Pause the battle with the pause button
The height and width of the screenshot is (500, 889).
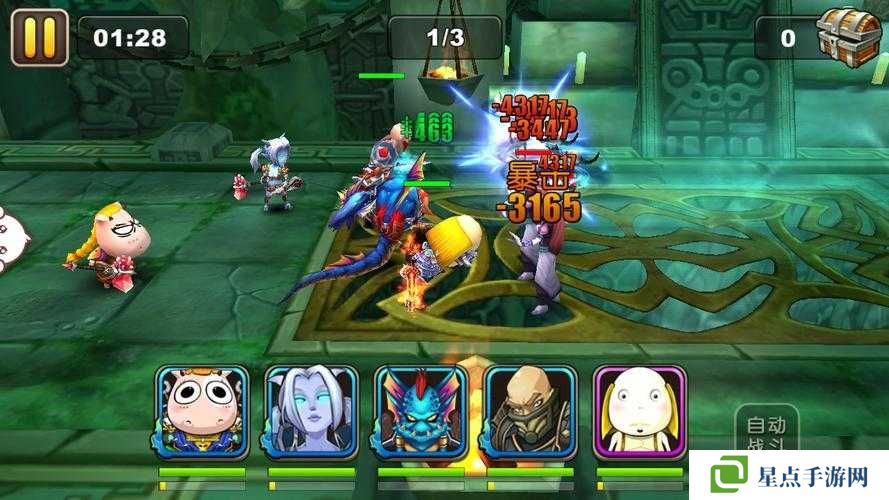click(x=39, y=36)
